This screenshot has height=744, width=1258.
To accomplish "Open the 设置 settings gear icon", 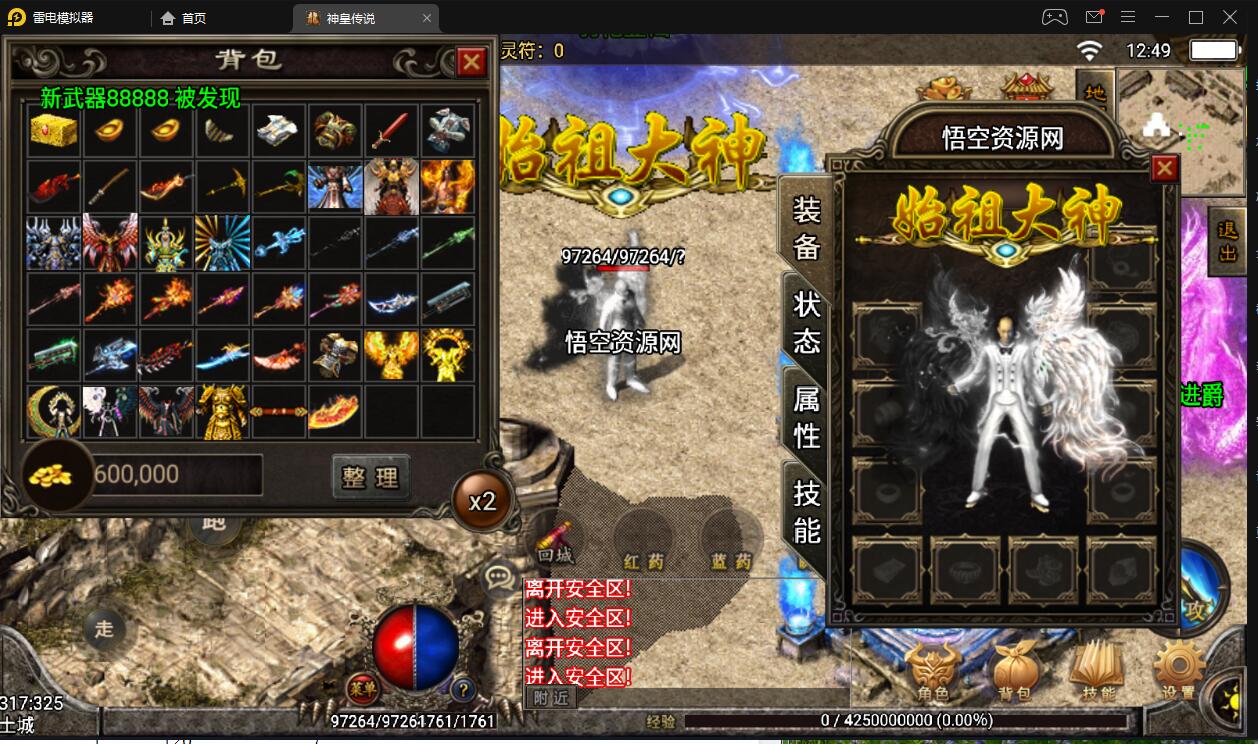I will (x=1178, y=670).
